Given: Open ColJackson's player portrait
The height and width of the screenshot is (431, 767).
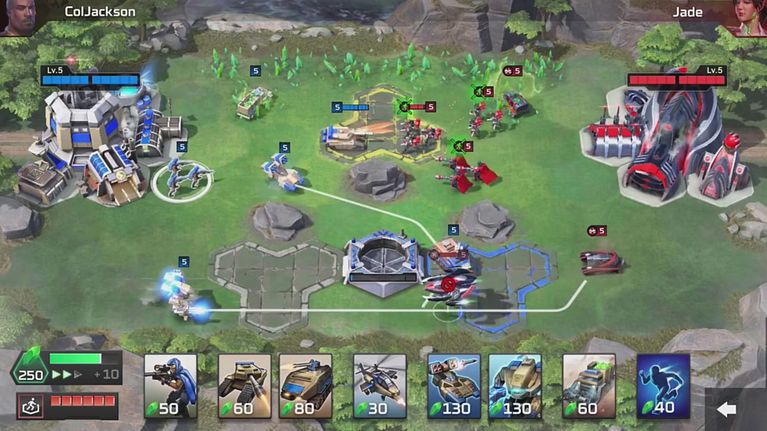Looking at the screenshot, I should (x=16, y=17).
